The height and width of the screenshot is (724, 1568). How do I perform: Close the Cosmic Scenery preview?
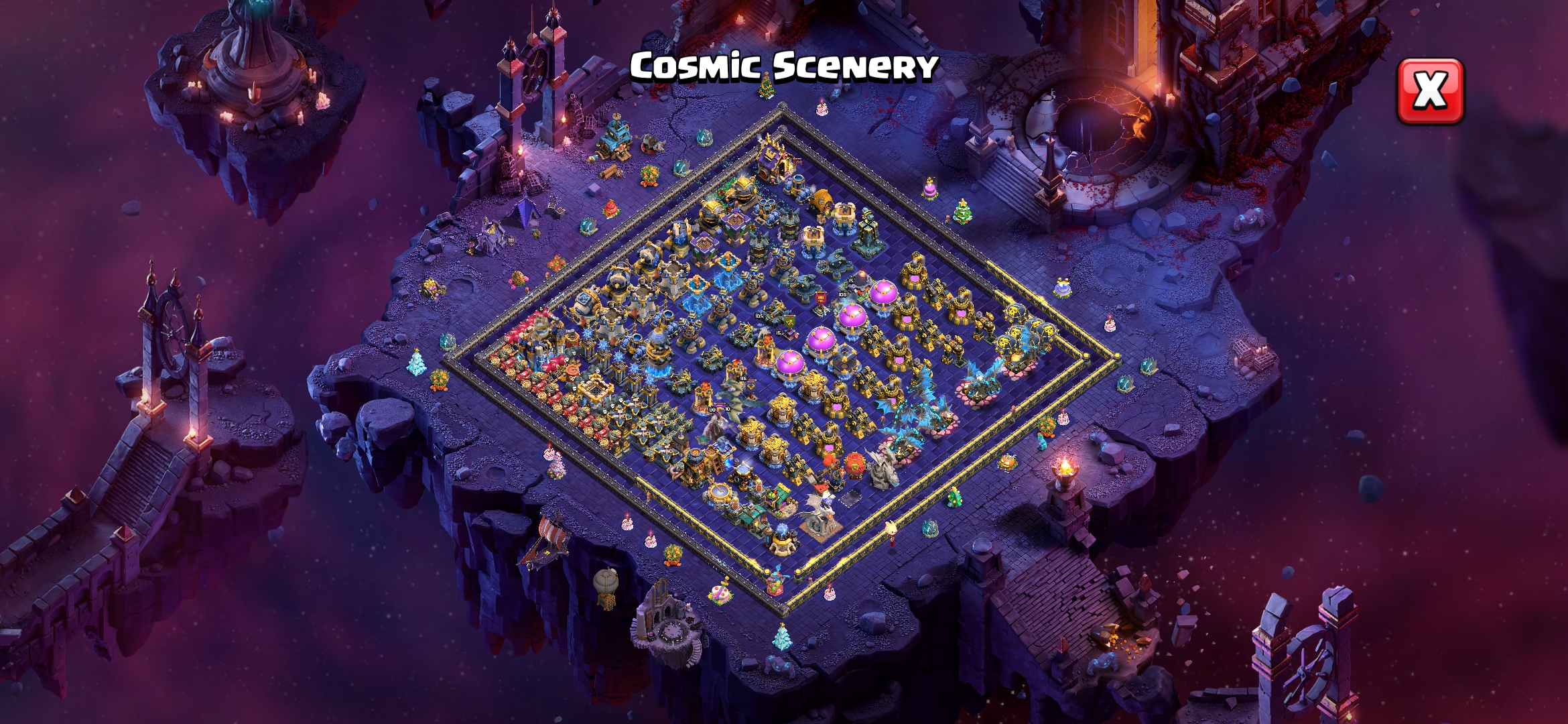1430,91
